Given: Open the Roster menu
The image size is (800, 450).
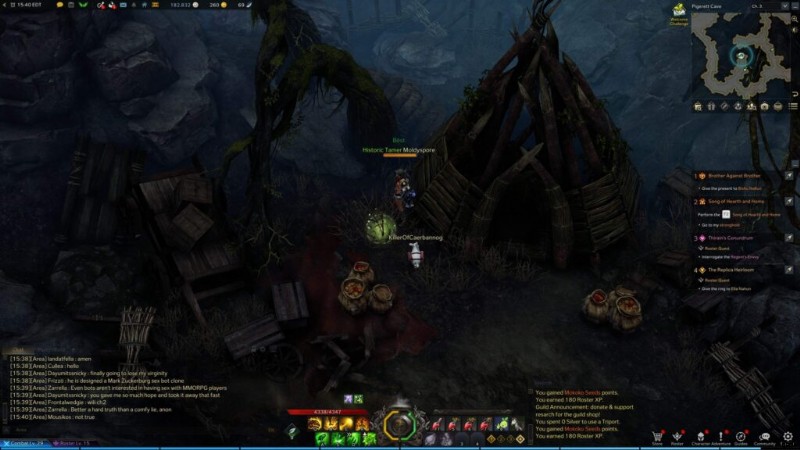Looking at the screenshot, I should tap(677, 435).
